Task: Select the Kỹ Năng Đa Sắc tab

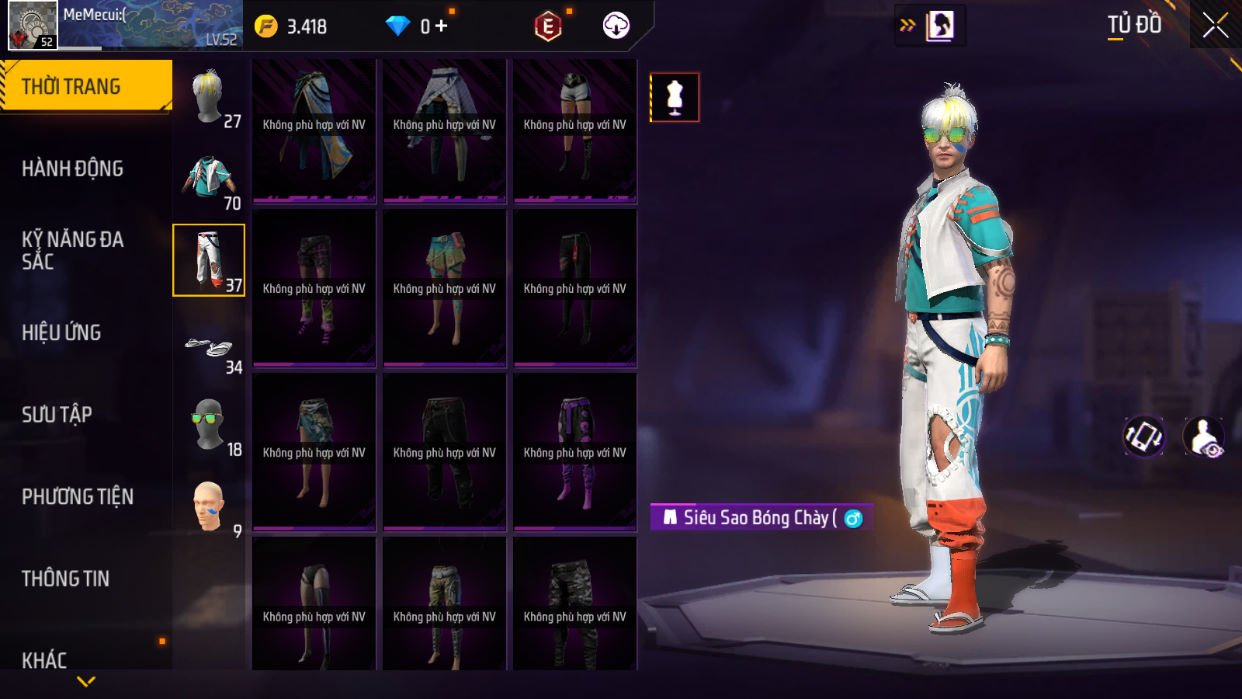Action: (x=73, y=250)
